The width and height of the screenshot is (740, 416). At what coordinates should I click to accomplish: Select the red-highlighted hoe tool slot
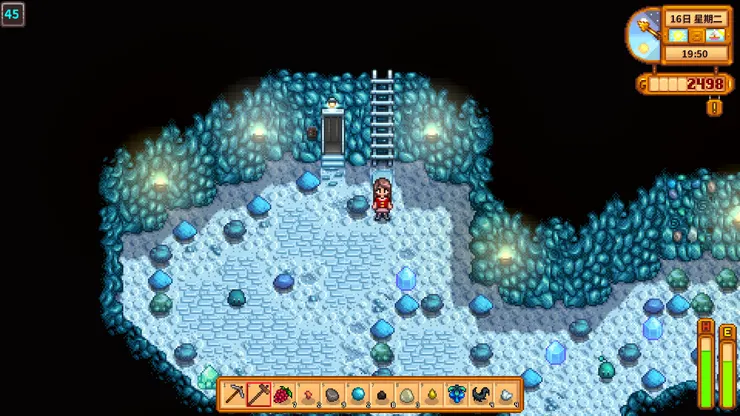[259, 393]
